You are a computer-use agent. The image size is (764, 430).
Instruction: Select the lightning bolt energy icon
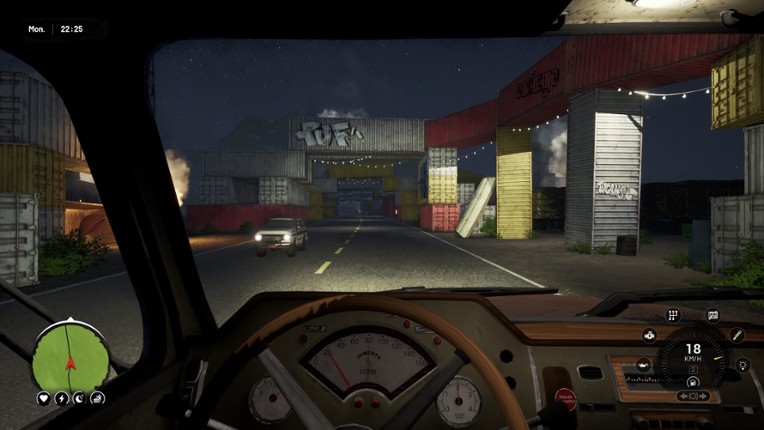(x=61, y=398)
